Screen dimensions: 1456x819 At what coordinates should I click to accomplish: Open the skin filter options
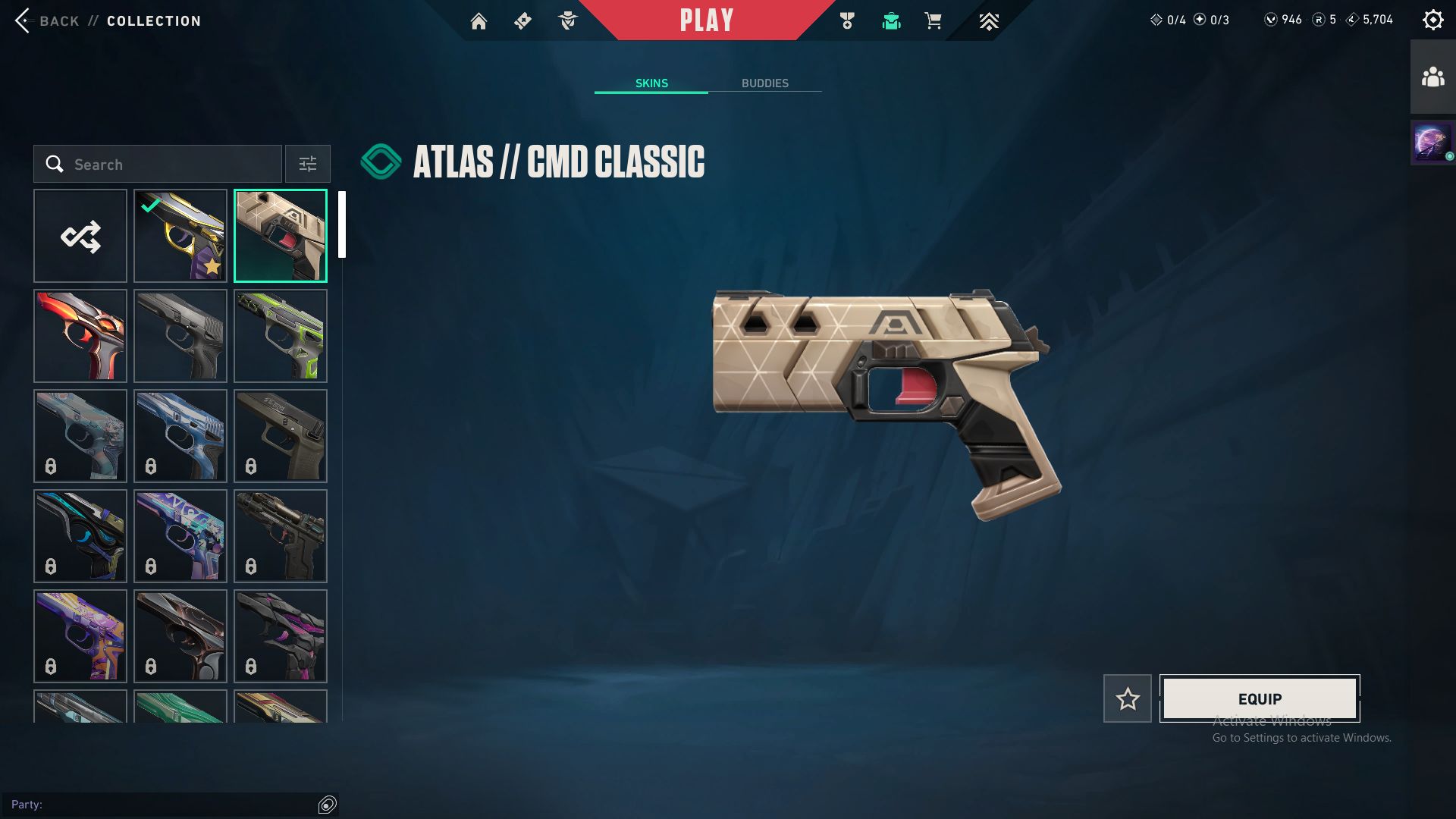click(307, 164)
